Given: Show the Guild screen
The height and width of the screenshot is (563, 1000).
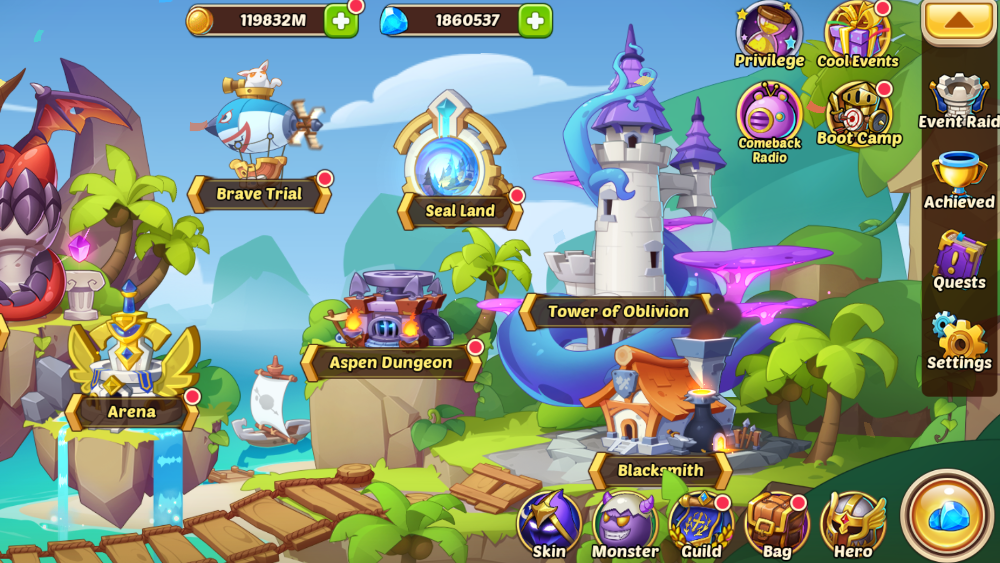Looking at the screenshot, I should pyautogui.click(x=701, y=525).
